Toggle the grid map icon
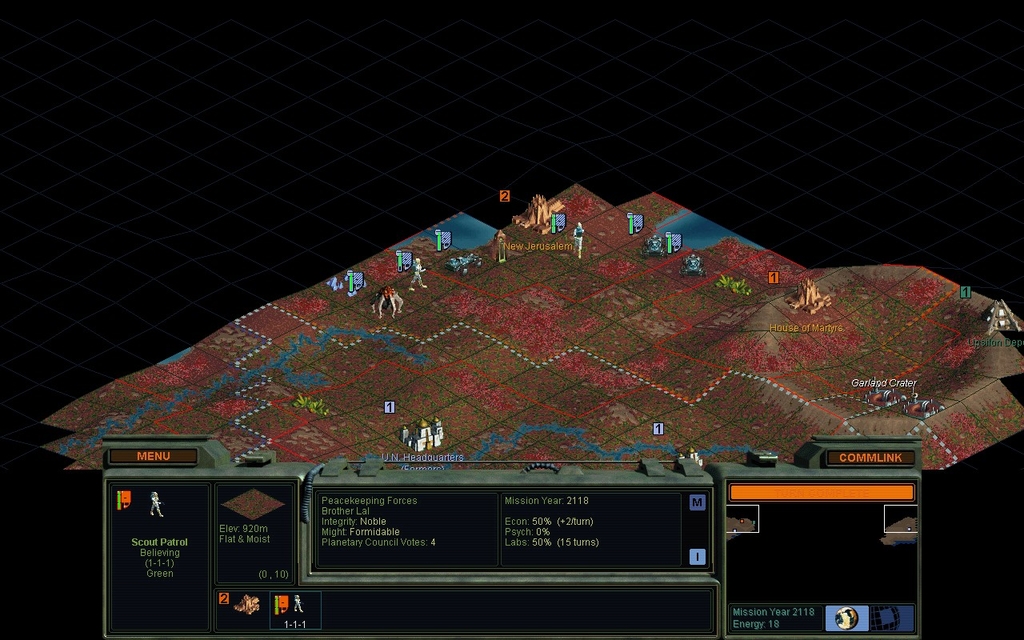This screenshot has height=640, width=1024. tap(882, 617)
